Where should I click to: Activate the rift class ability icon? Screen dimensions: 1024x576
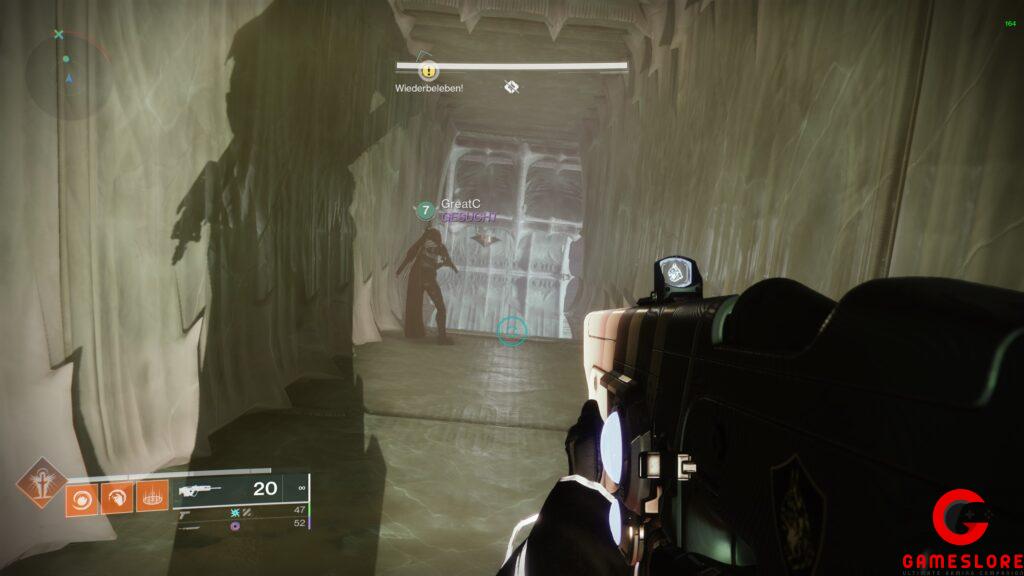pyautogui.click(x=152, y=495)
